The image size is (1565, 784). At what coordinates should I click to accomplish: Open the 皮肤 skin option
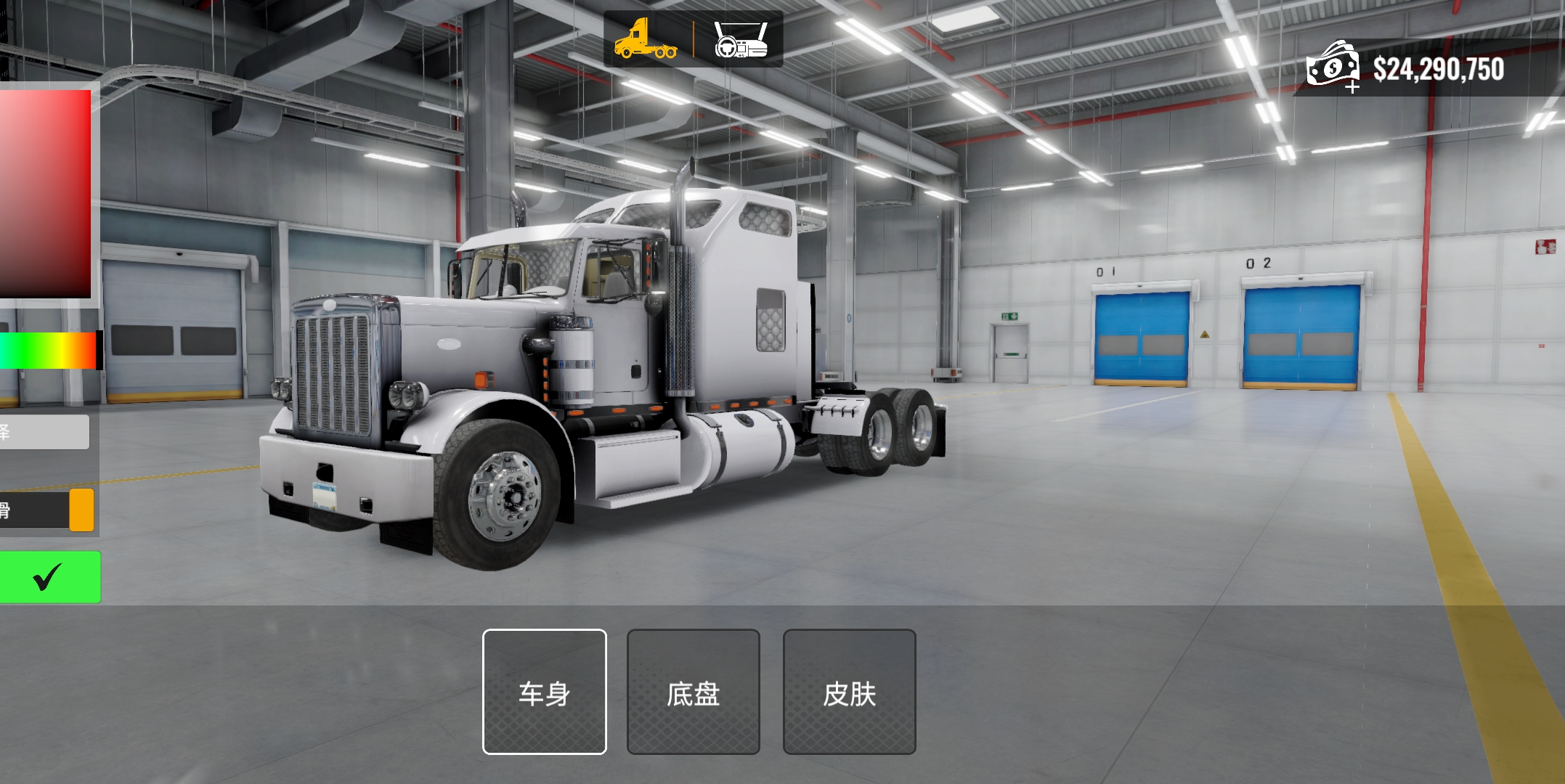point(849,692)
